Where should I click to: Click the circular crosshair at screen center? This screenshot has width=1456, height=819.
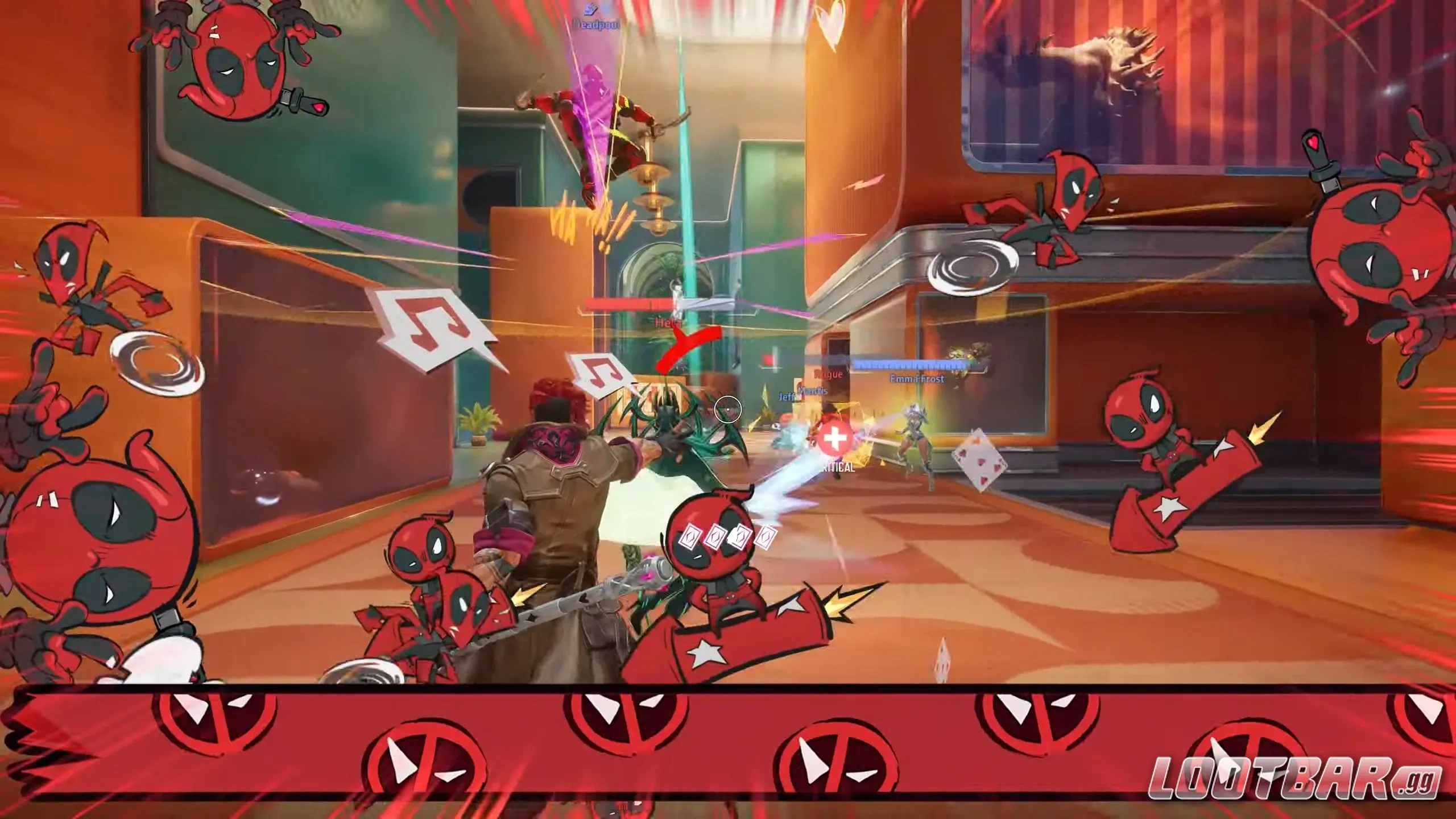point(729,408)
